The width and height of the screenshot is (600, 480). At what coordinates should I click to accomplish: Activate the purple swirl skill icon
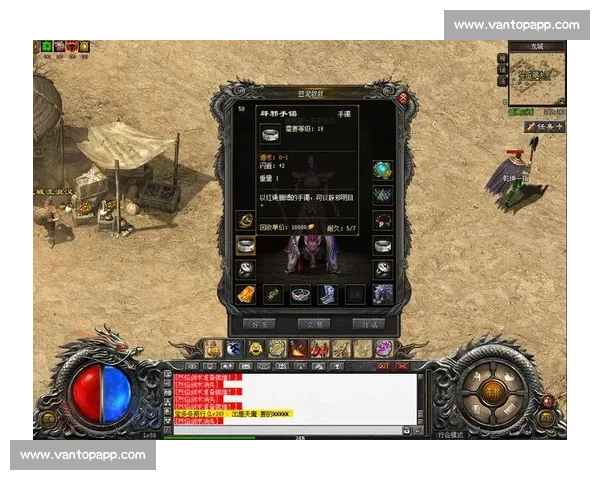point(384,348)
